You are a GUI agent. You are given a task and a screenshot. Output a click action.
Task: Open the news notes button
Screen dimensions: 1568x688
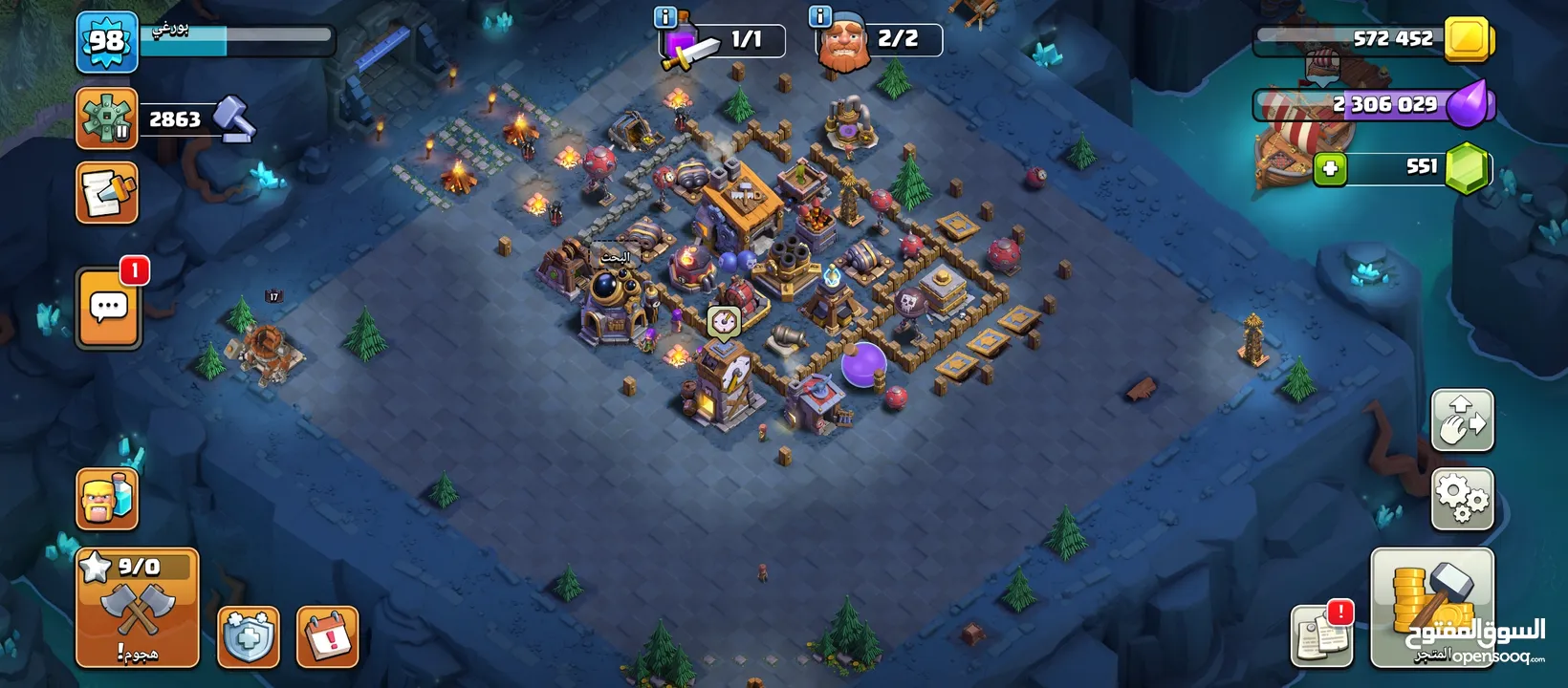(x=1321, y=634)
